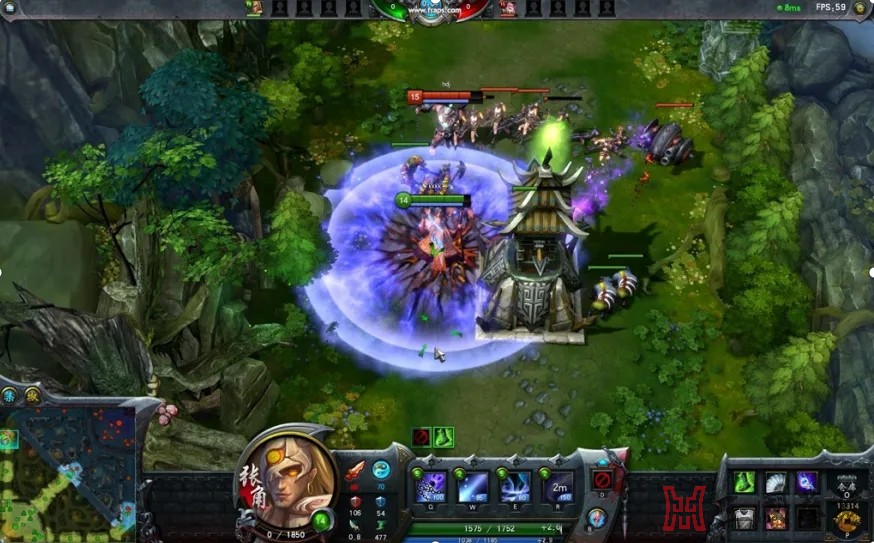Screen dimensions: 874x543
Task: Select the grey armor item slot
Action: tap(743, 517)
